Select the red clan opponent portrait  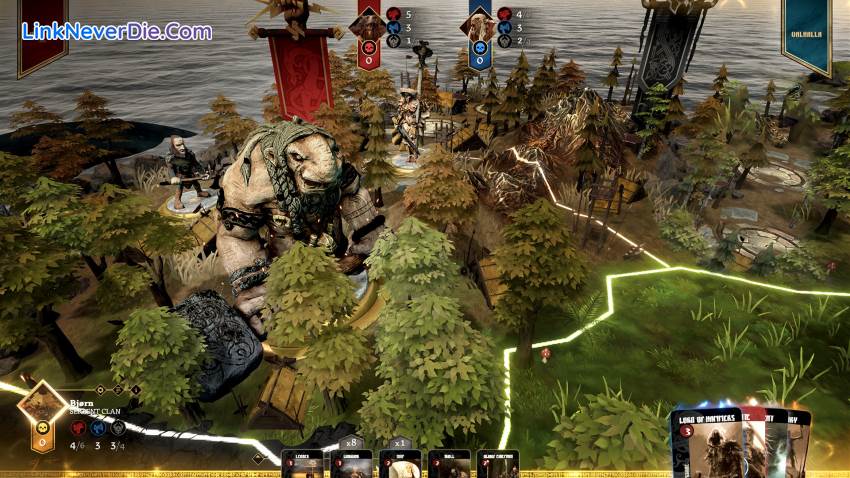pos(367,26)
